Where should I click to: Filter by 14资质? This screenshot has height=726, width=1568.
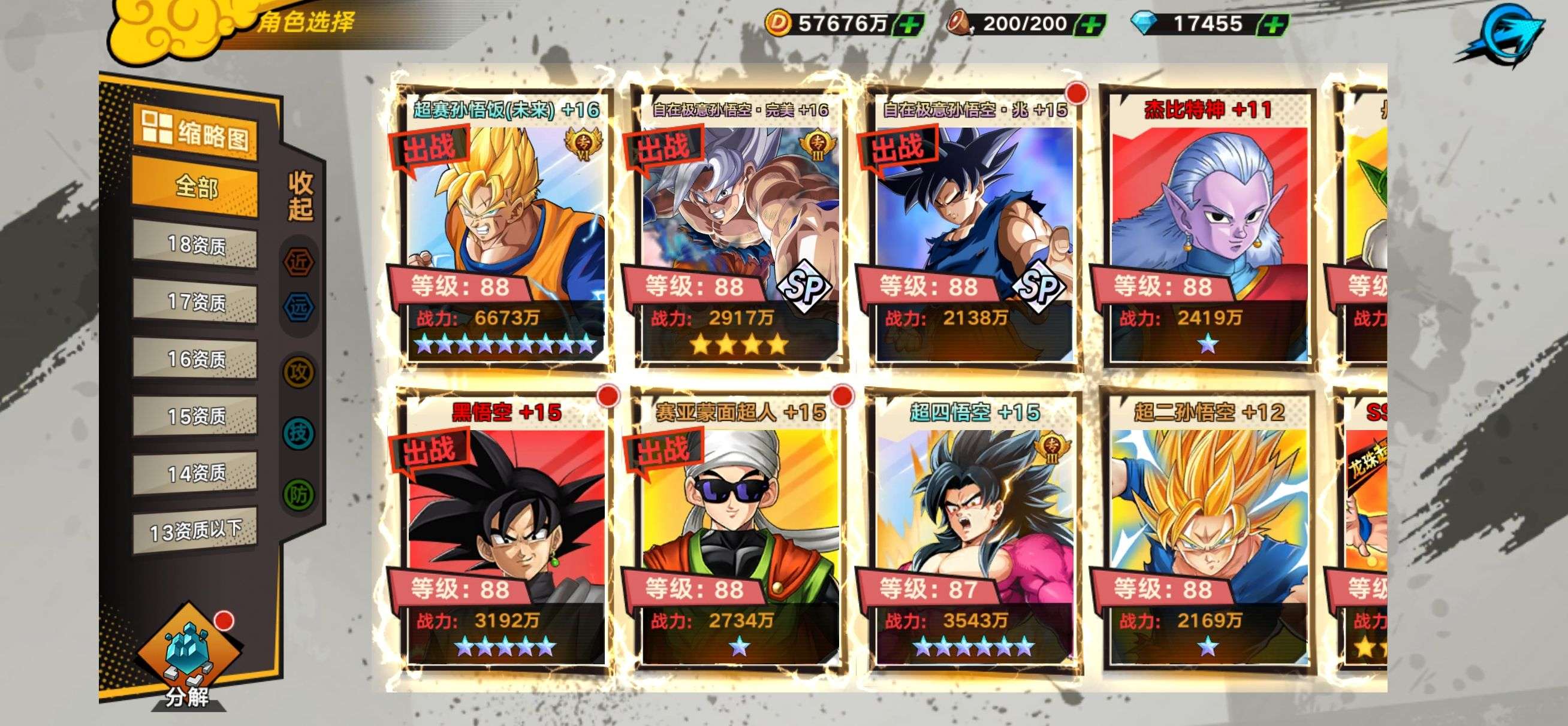click(195, 473)
